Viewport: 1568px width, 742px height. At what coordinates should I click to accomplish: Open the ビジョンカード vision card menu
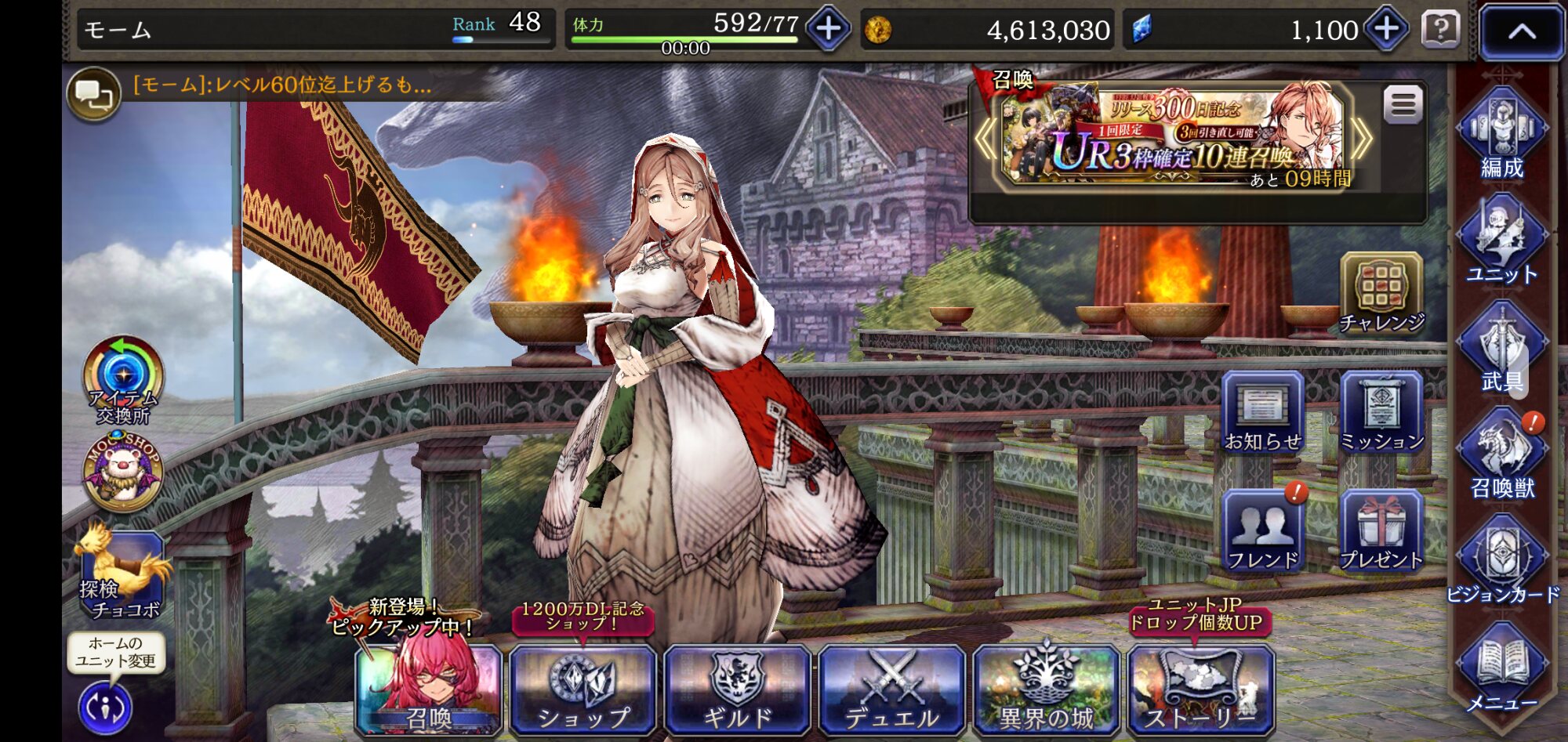1501,561
